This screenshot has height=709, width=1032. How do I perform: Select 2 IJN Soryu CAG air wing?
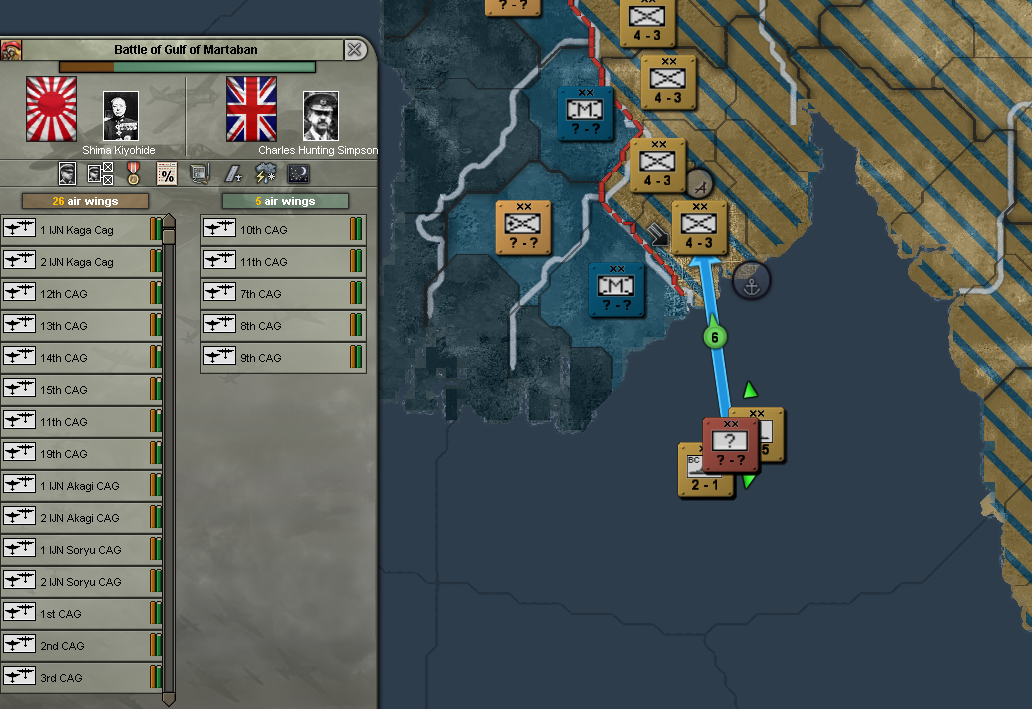click(x=80, y=582)
